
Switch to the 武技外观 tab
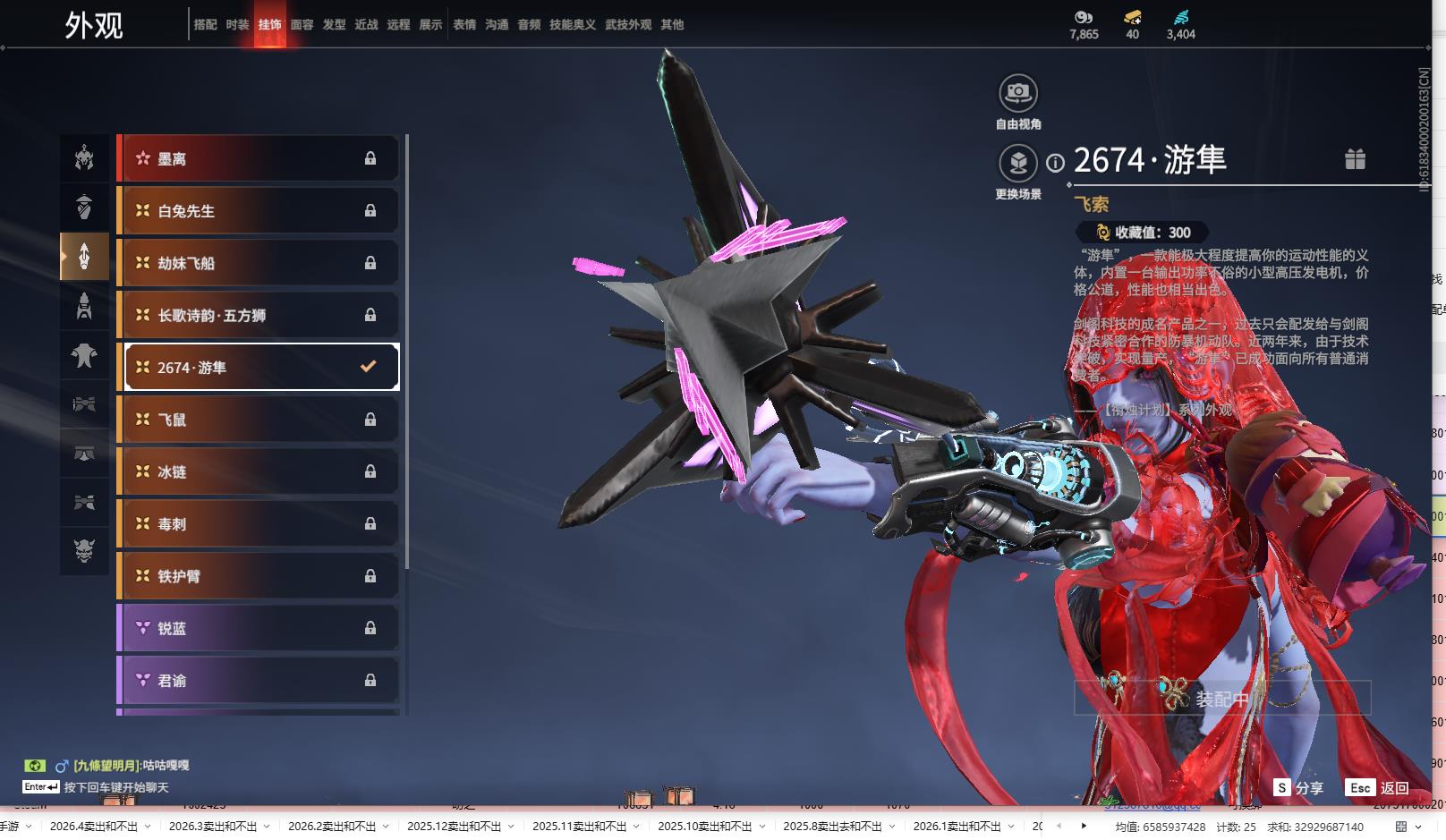628,25
